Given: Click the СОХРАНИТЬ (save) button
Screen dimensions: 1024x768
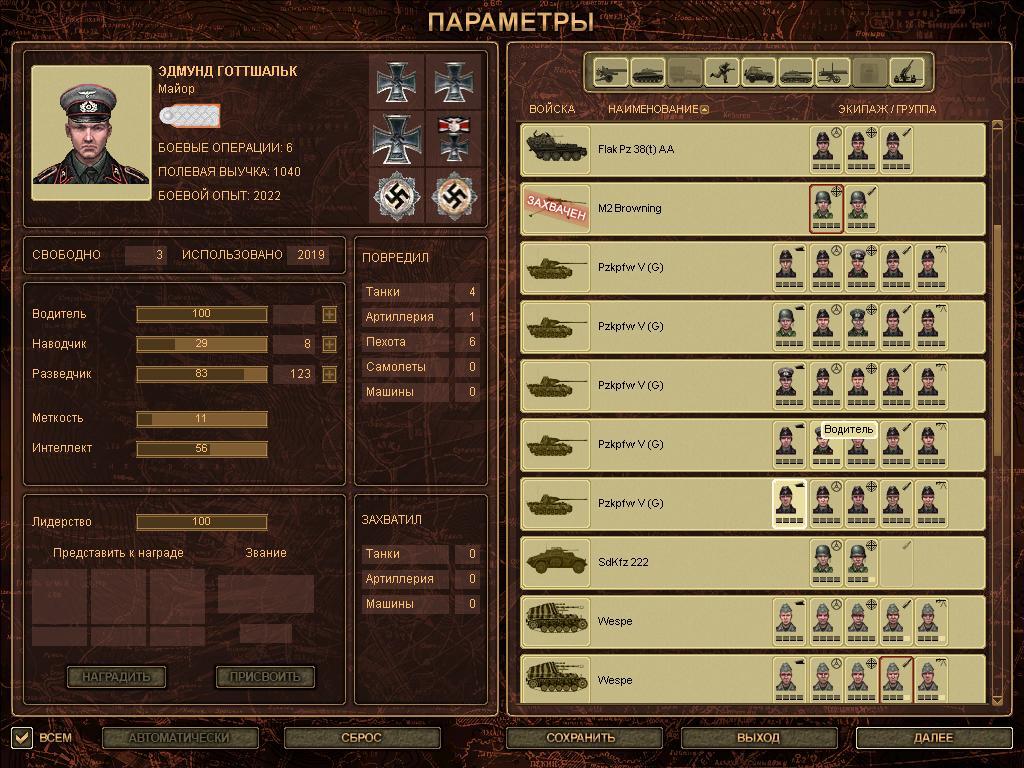Looking at the screenshot, I should pos(580,738).
